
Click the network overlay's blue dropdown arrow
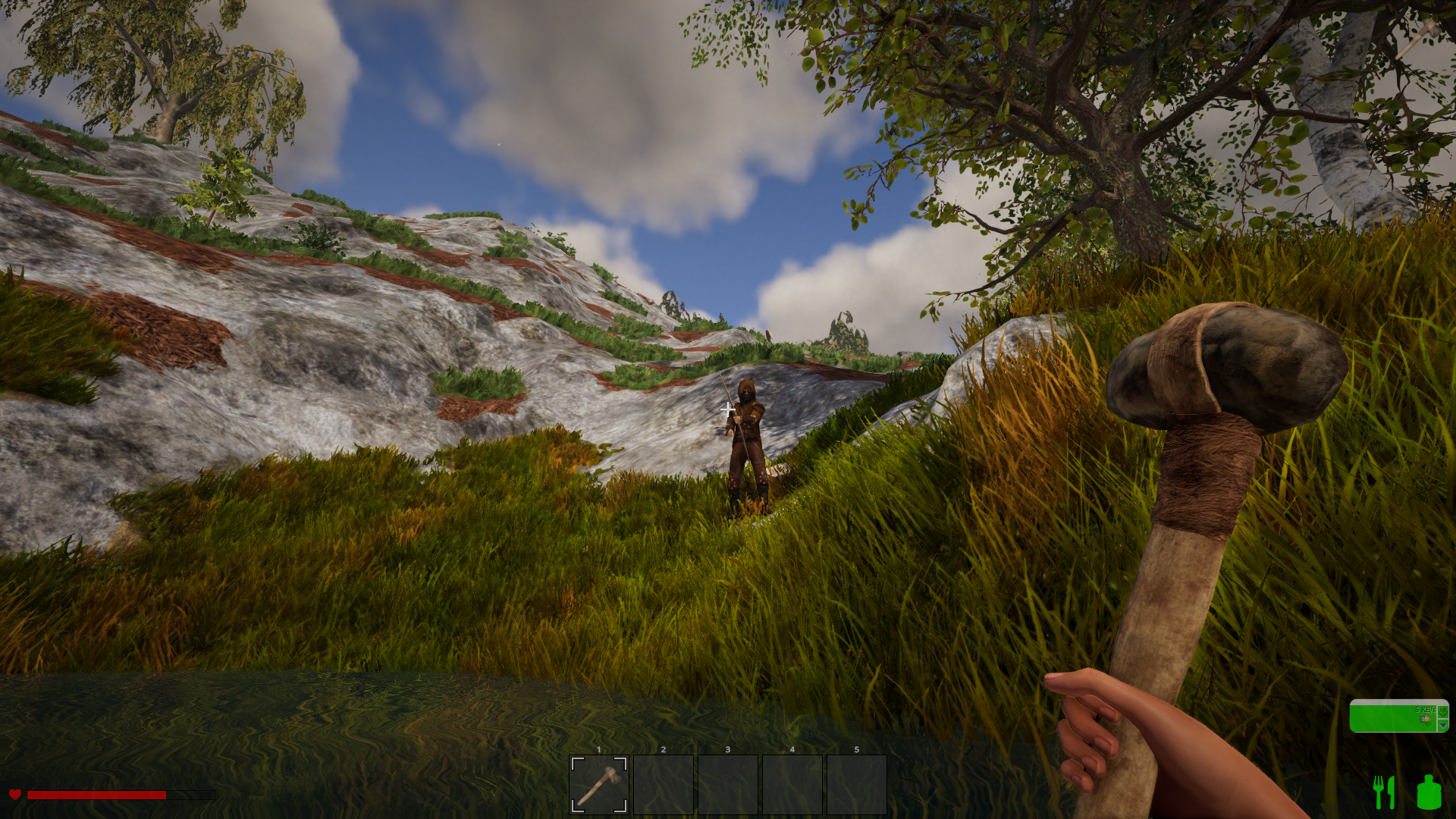[1443, 726]
